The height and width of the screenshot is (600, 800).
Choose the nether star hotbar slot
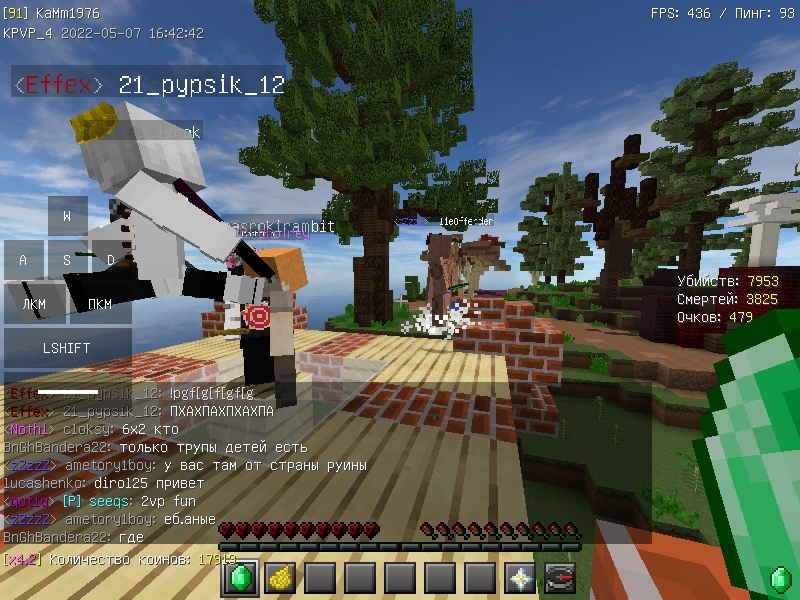click(520, 578)
